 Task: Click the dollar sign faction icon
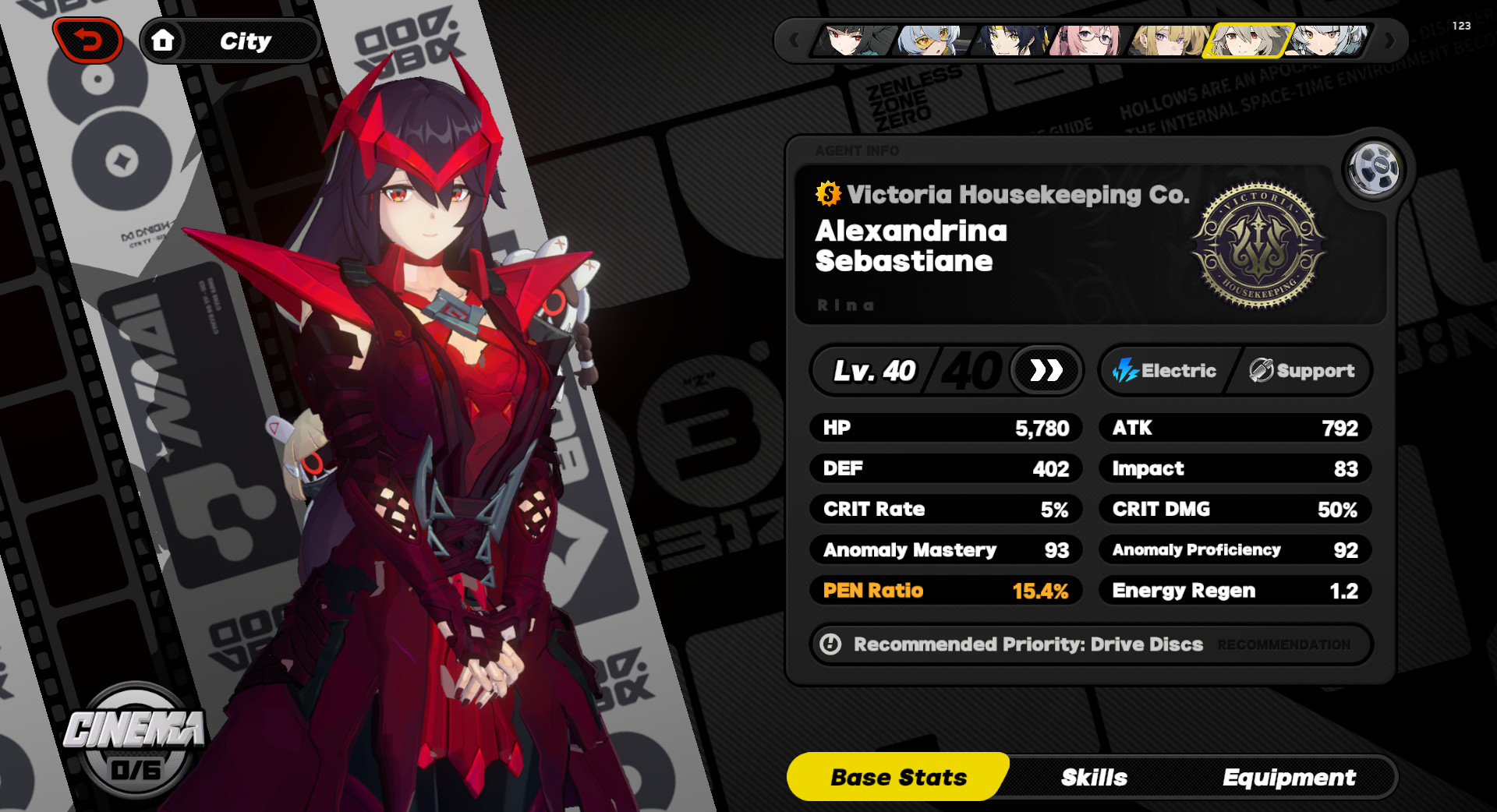[828, 195]
